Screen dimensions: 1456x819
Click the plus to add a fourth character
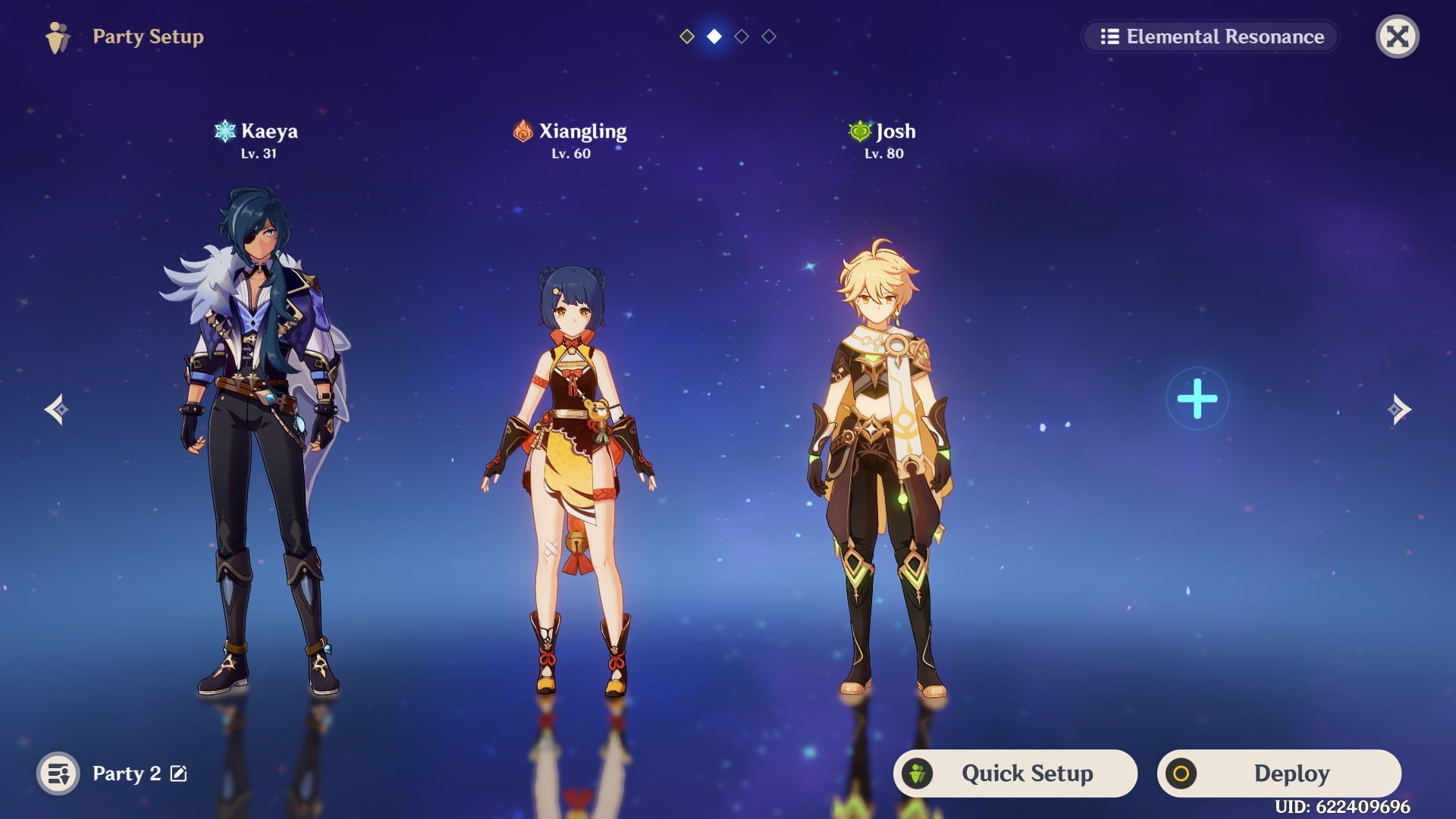pyautogui.click(x=1197, y=397)
